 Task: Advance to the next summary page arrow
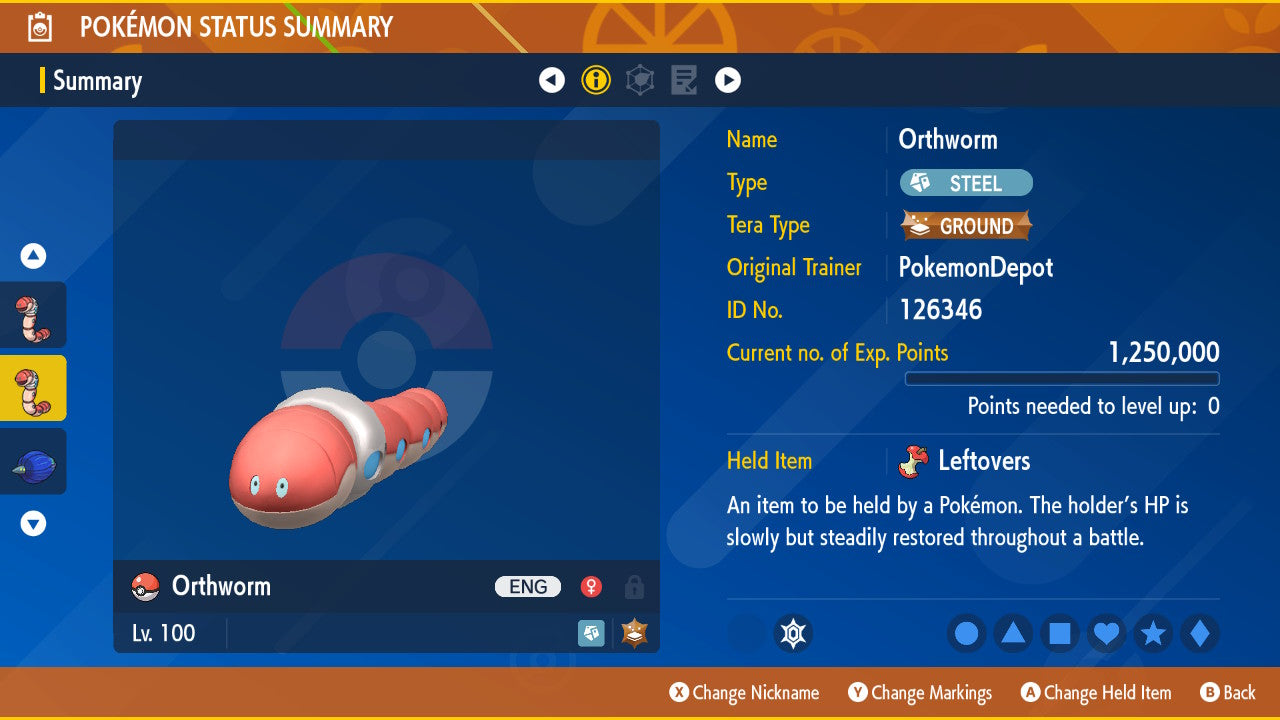[728, 80]
